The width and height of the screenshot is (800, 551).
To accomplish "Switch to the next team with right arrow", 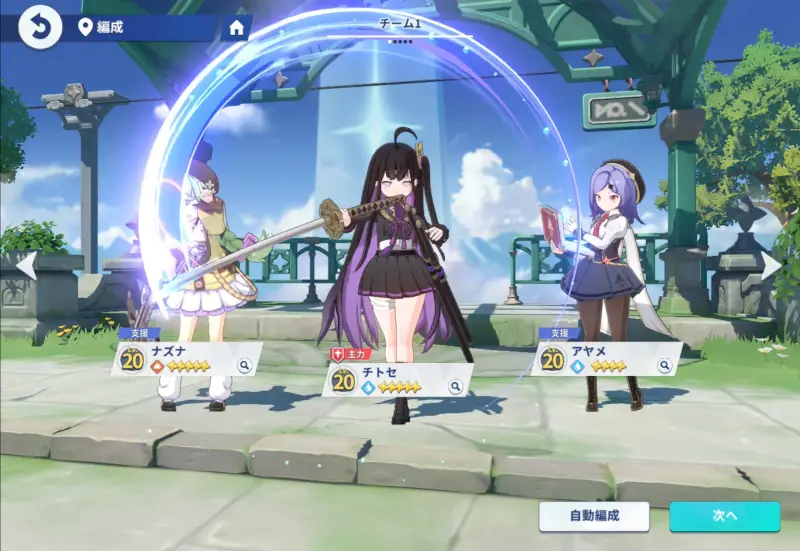I will (771, 266).
